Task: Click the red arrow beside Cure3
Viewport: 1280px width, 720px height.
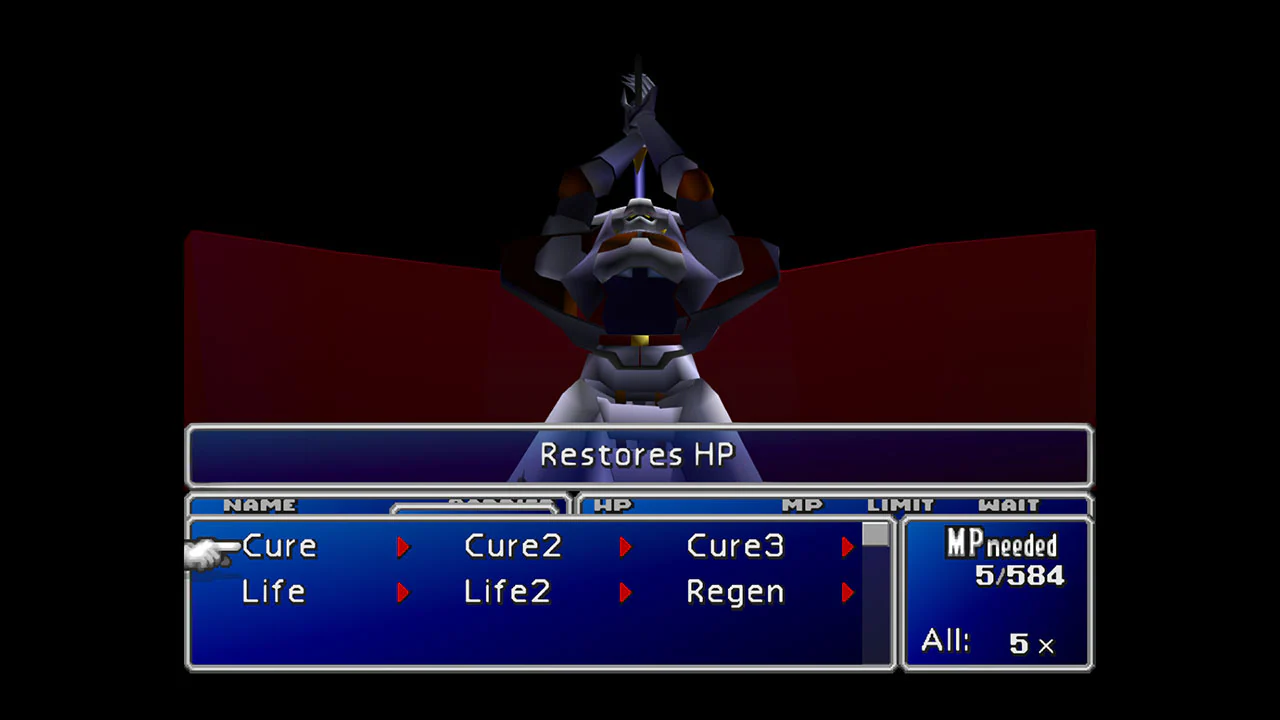Action: tap(847, 546)
